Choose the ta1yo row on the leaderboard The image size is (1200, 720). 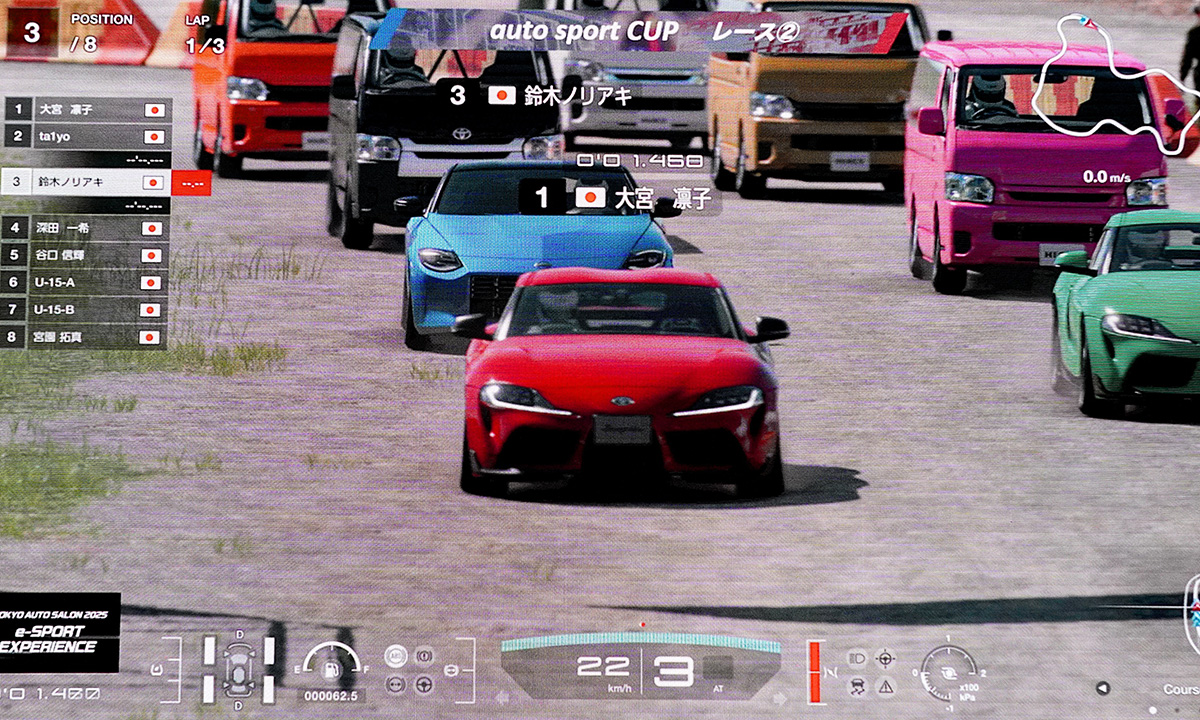pos(88,136)
